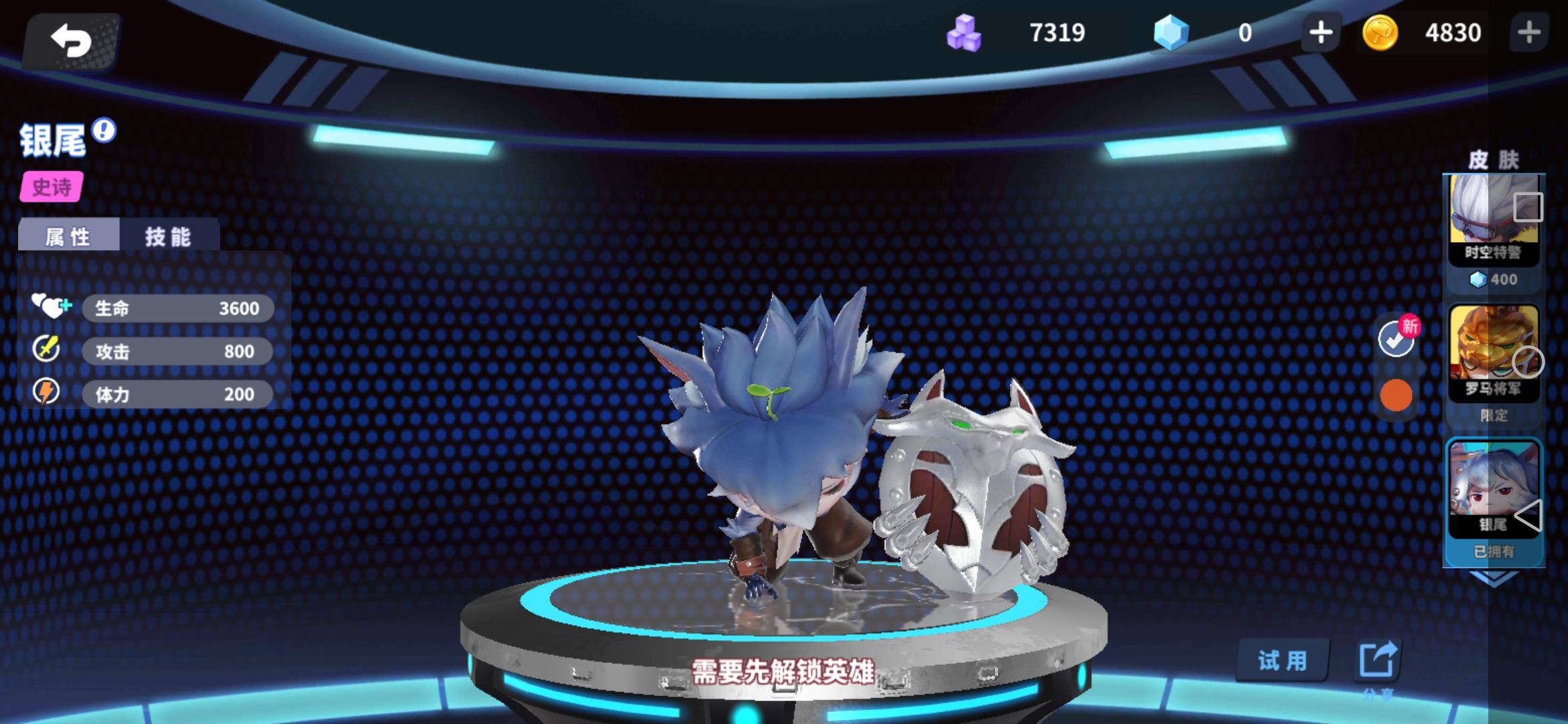
Task: Tap the purple cube currency icon
Action: 965,32
